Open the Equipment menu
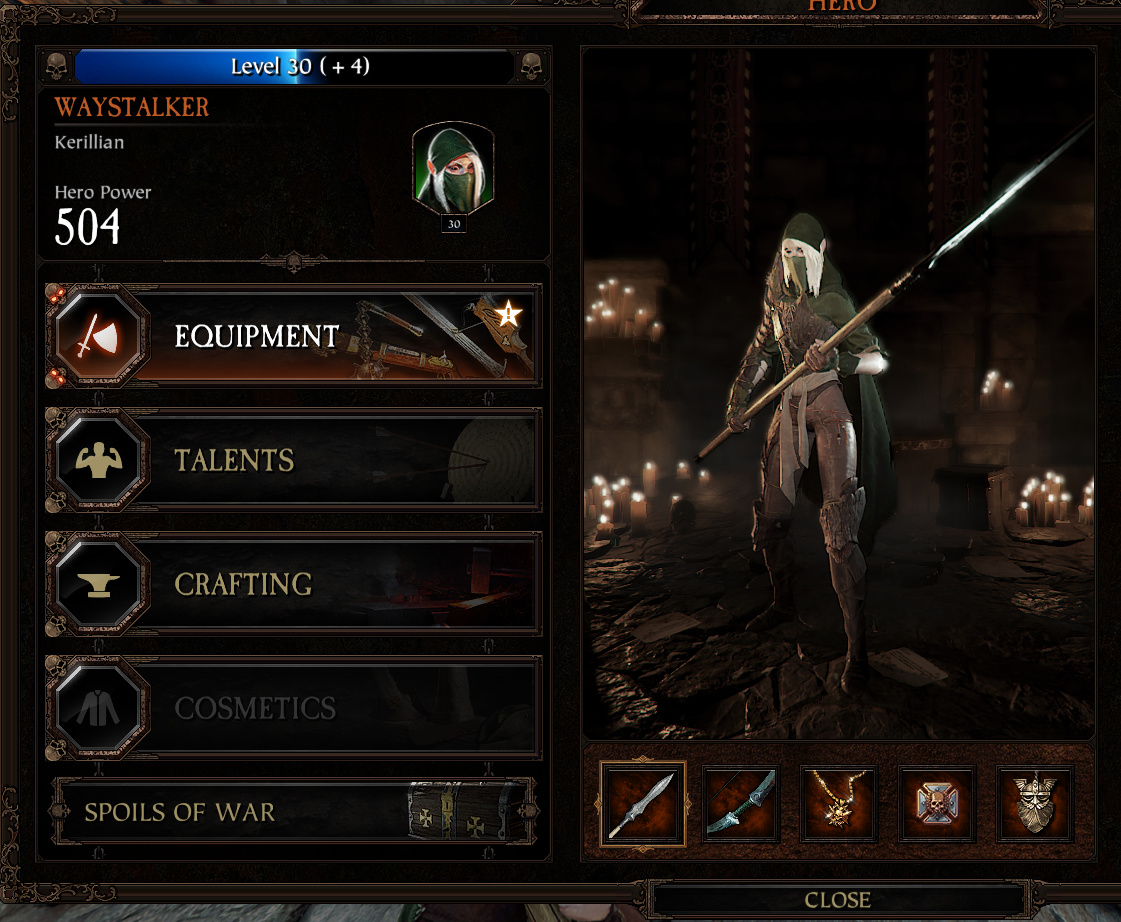Viewport: 1121px width, 922px height. pyautogui.click(x=293, y=337)
